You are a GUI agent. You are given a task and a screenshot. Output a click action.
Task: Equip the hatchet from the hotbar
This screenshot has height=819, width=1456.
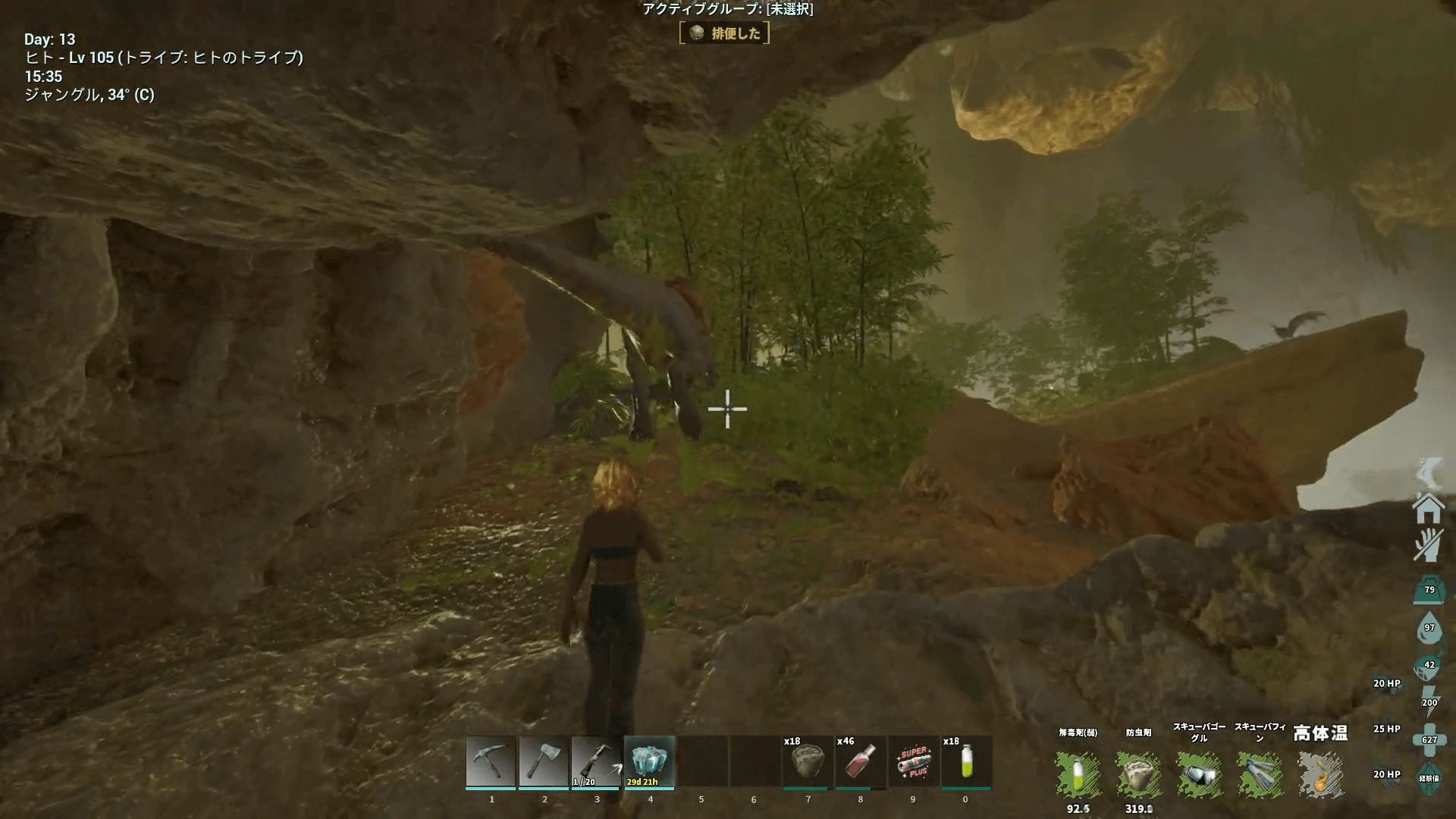(x=544, y=761)
